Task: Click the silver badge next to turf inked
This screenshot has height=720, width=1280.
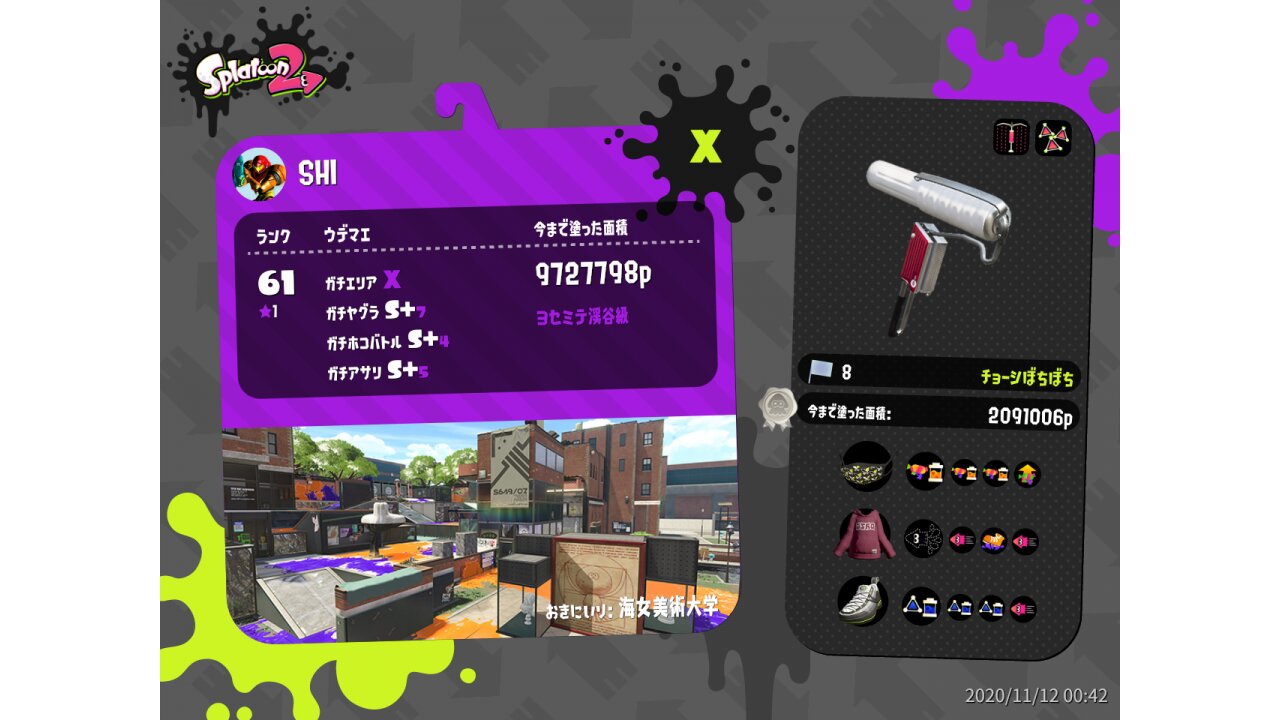Action: tap(776, 407)
